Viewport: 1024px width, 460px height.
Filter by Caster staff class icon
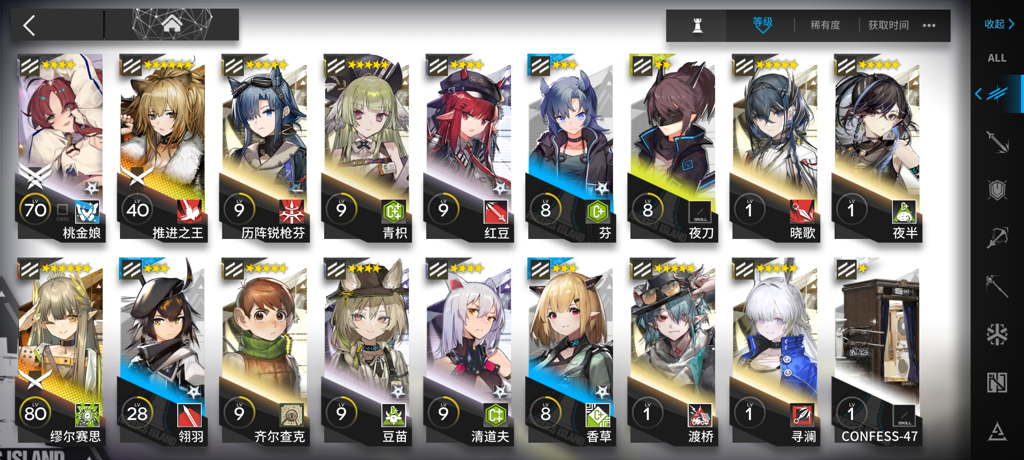click(x=997, y=285)
